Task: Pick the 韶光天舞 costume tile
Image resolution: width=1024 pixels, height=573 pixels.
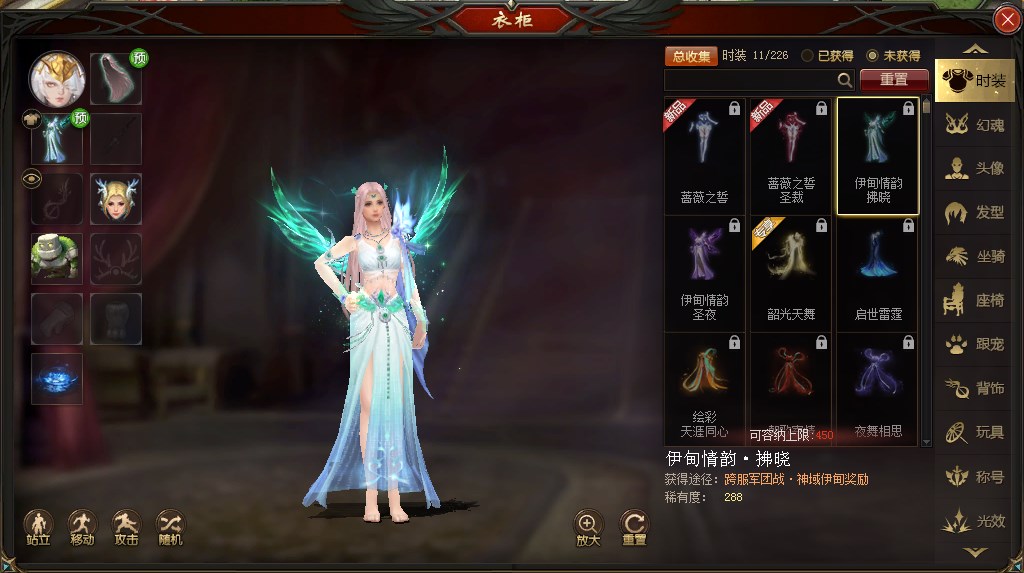Action: coord(791,272)
